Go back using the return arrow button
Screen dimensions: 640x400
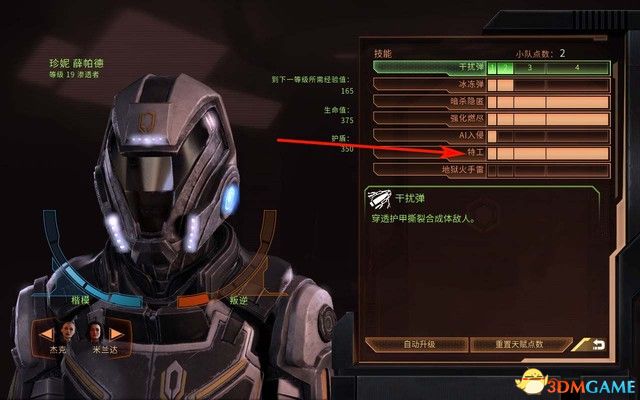(x=598, y=344)
